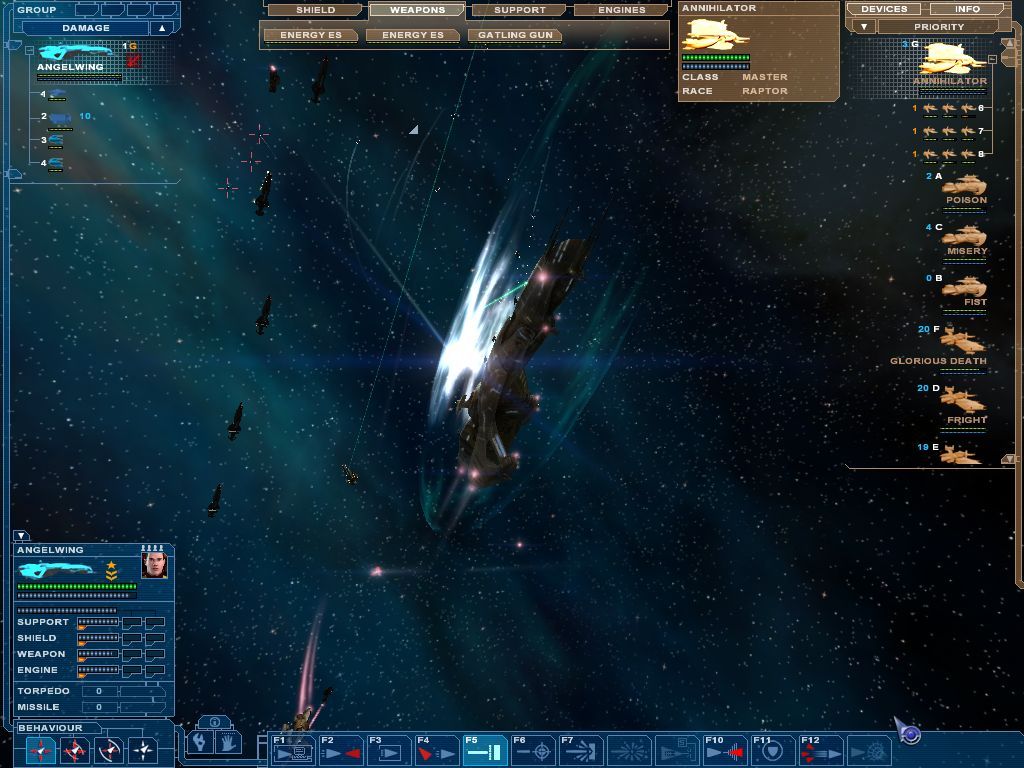
Task: Click the Angelwing commander portrait
Action: (x=154, y=566)
